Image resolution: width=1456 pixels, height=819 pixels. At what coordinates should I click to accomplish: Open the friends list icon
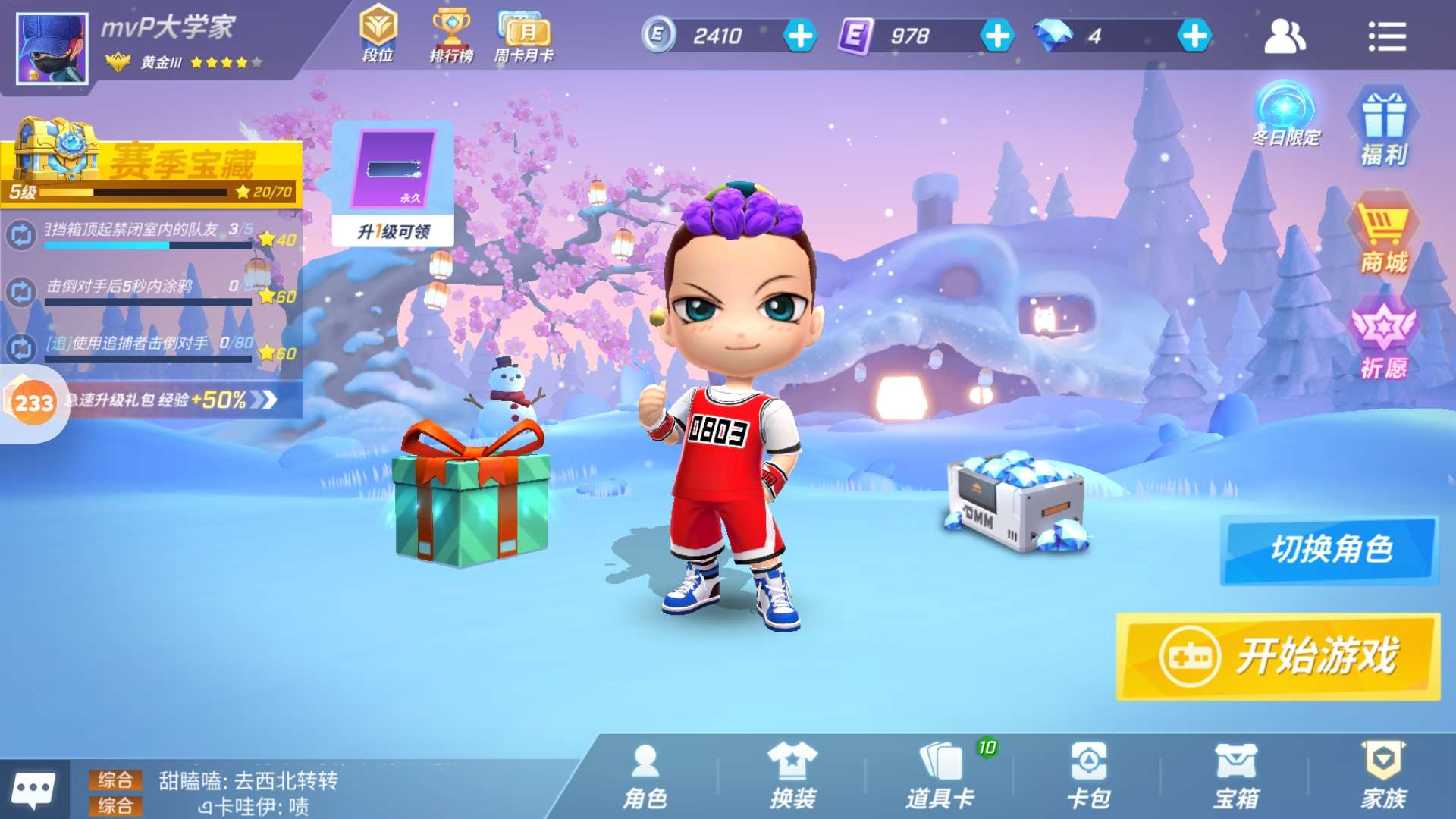[1284, 36]
